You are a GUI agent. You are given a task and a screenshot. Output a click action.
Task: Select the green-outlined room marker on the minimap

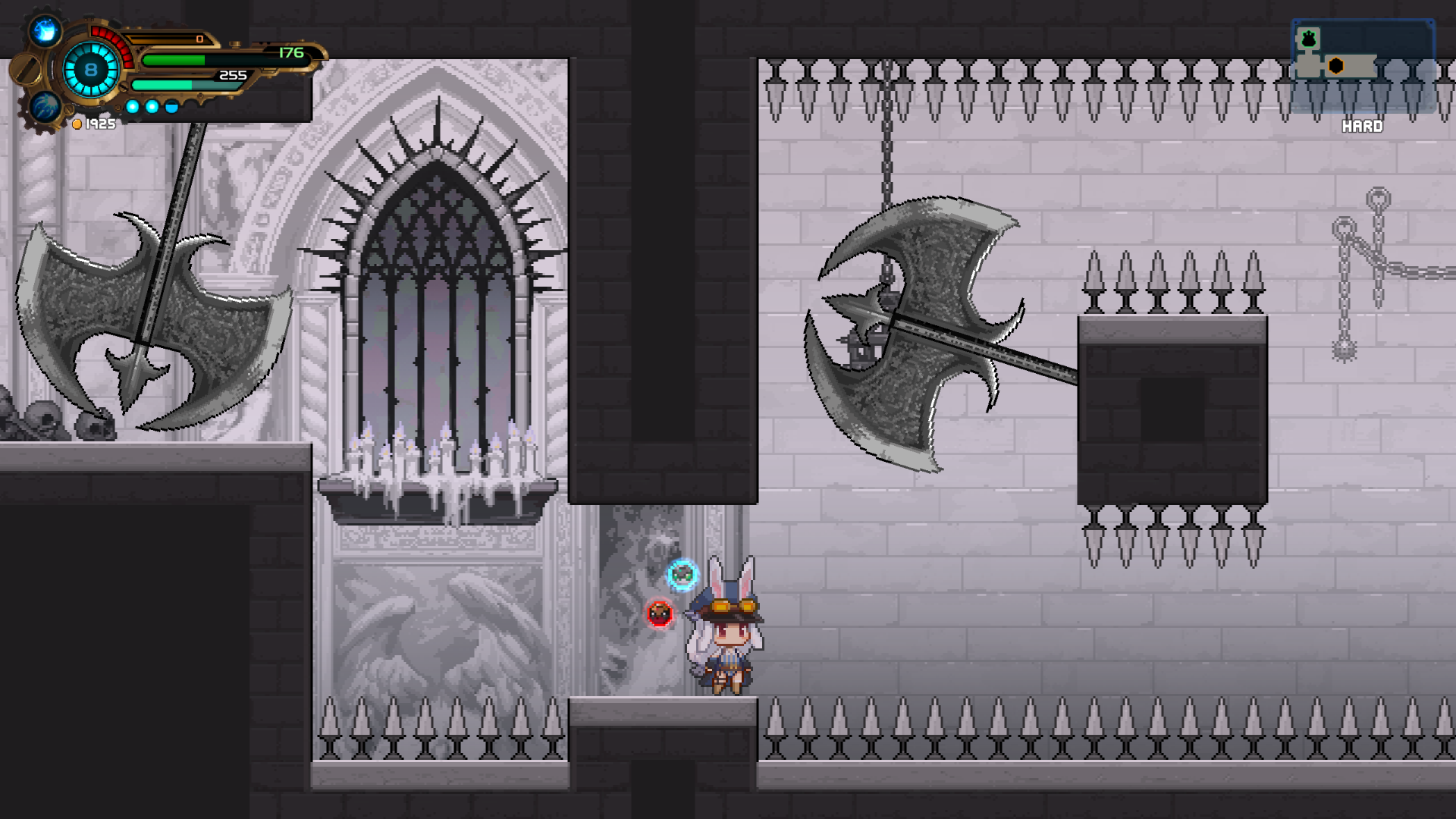coord(1308,39)
